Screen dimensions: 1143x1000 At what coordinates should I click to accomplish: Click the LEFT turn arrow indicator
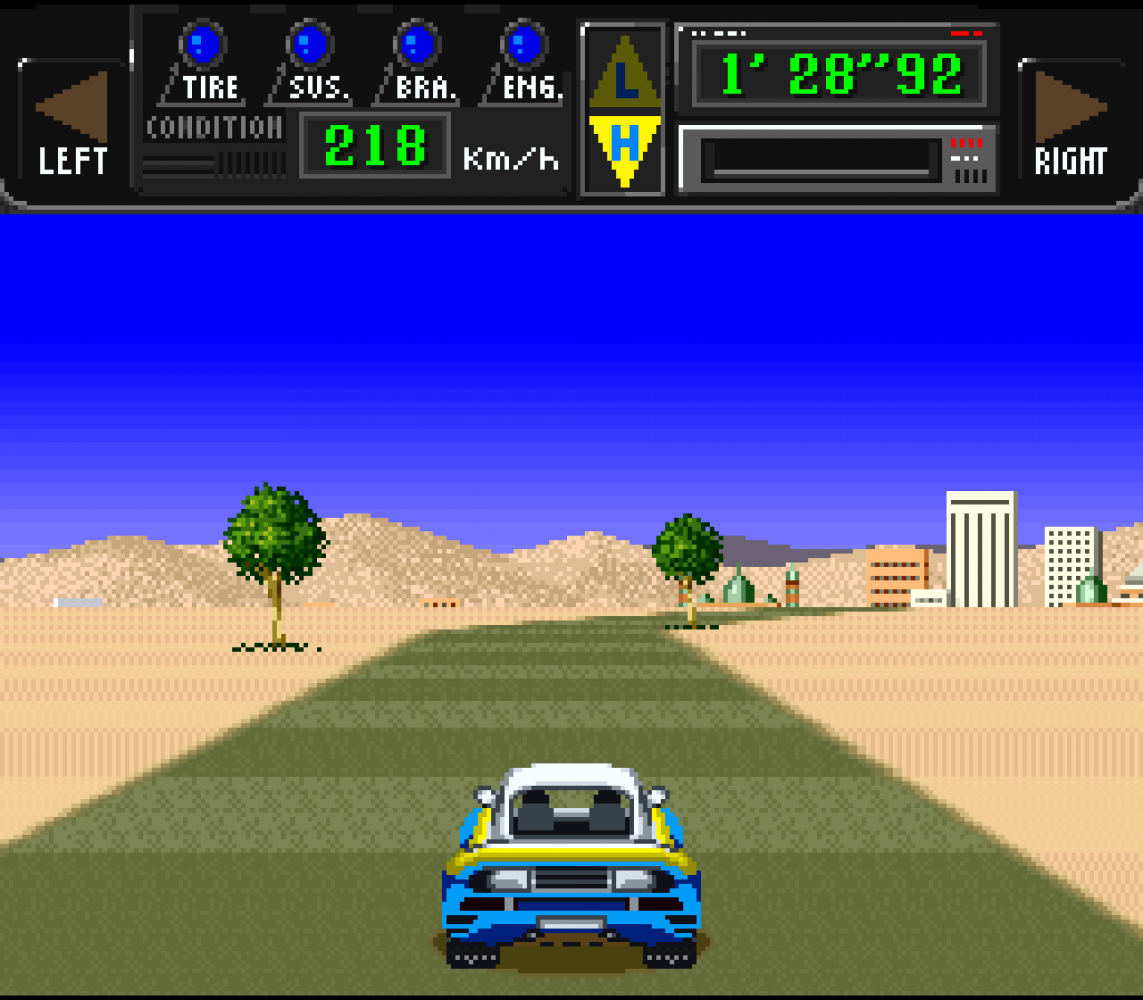tap(73, 106)
